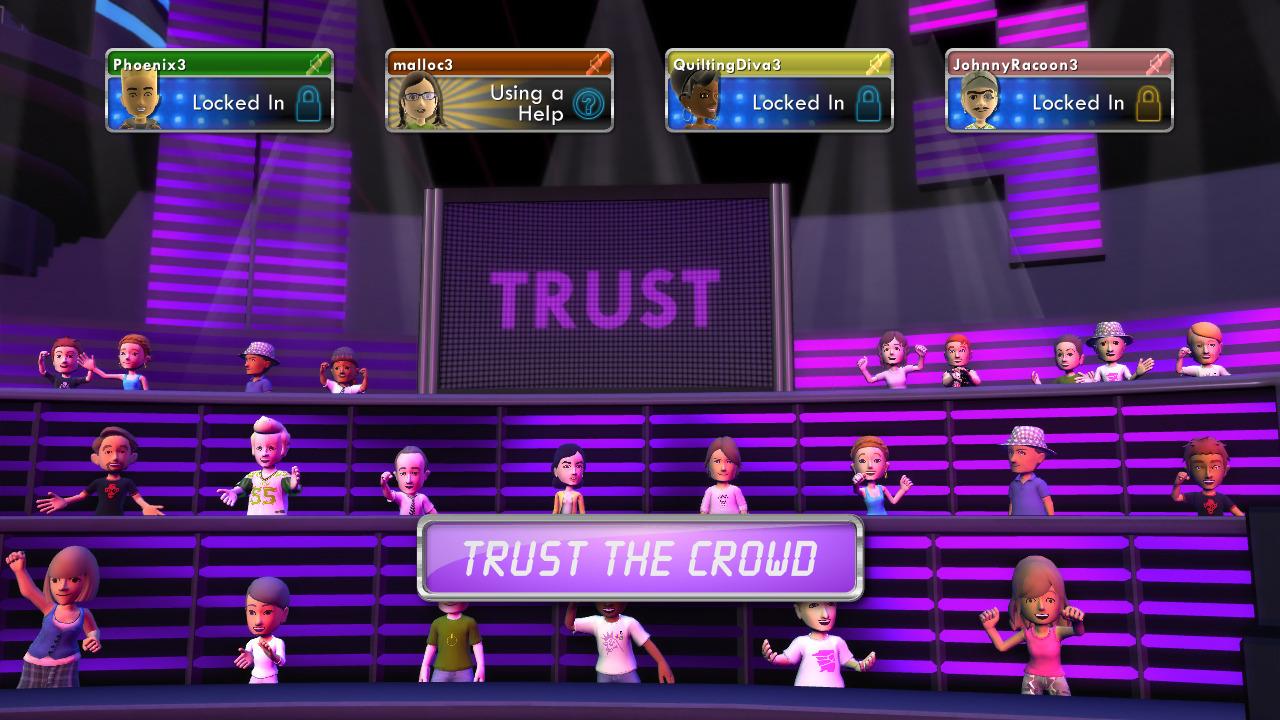
Task: Click the marker icon on QuiltingDiva3's nameplate
Action: coord(876,64)
